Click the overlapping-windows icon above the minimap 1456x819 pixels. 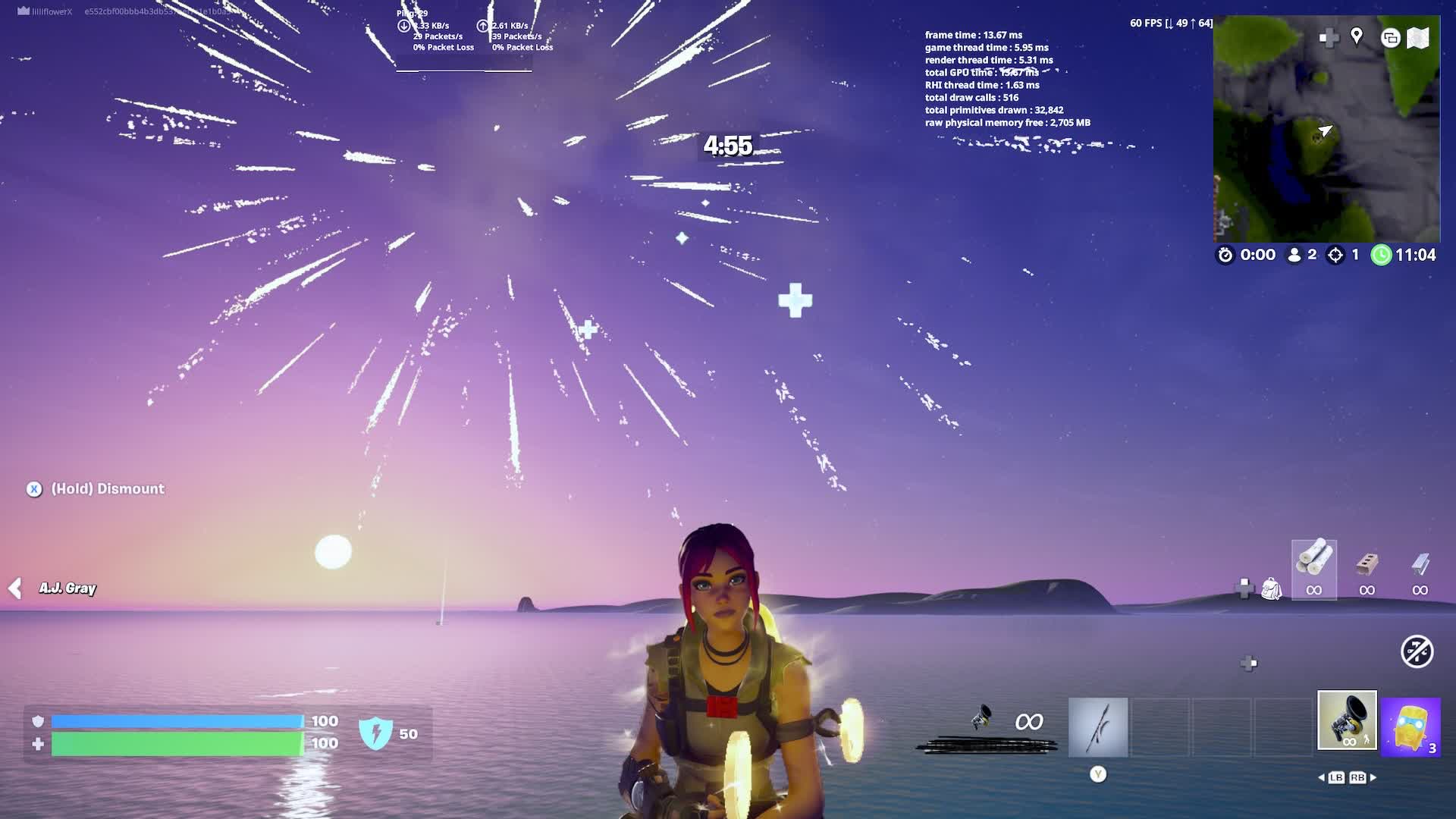click(1390, 38)
